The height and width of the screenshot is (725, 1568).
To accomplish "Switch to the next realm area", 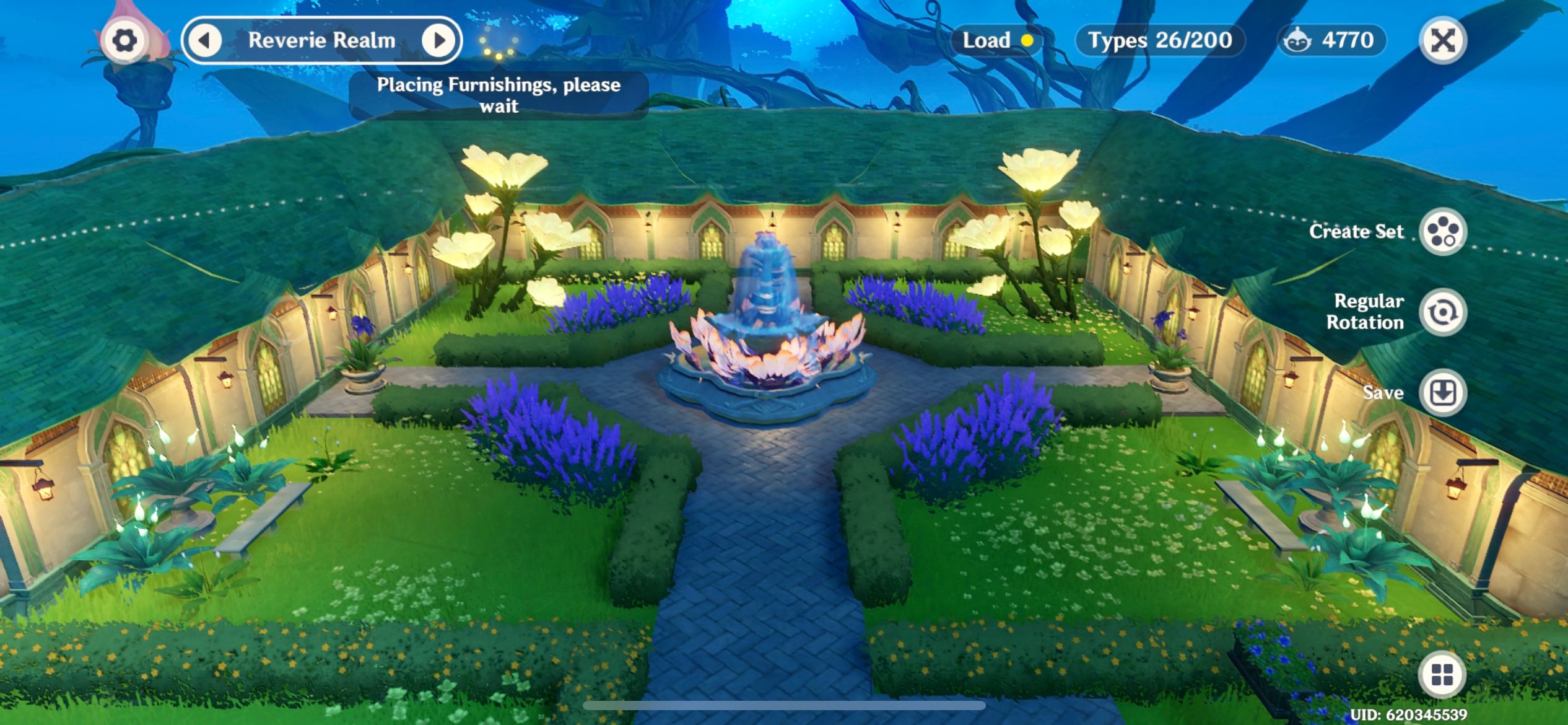I will click(440, 40).
